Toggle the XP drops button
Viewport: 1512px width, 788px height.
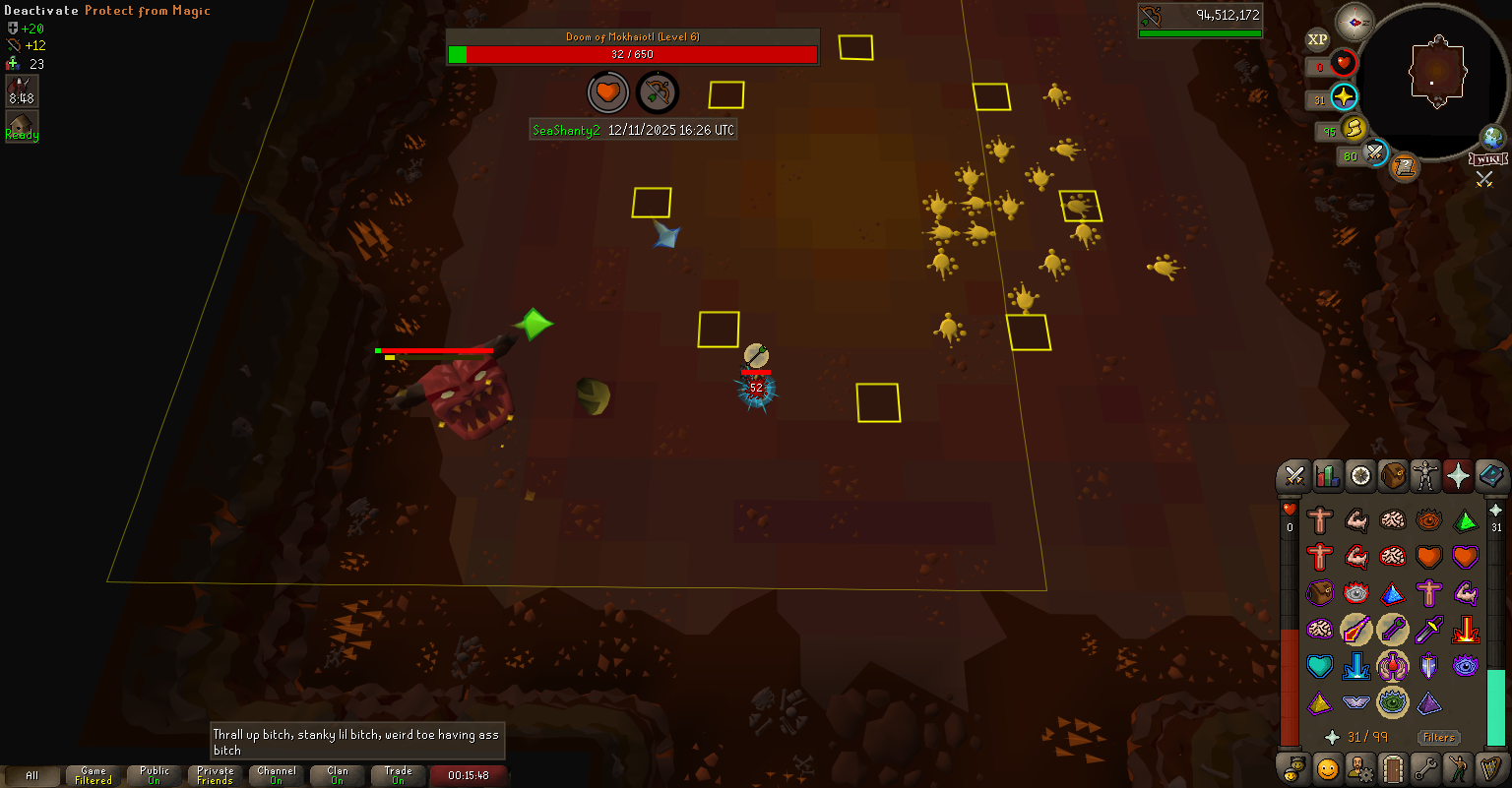pos(1317,39)
